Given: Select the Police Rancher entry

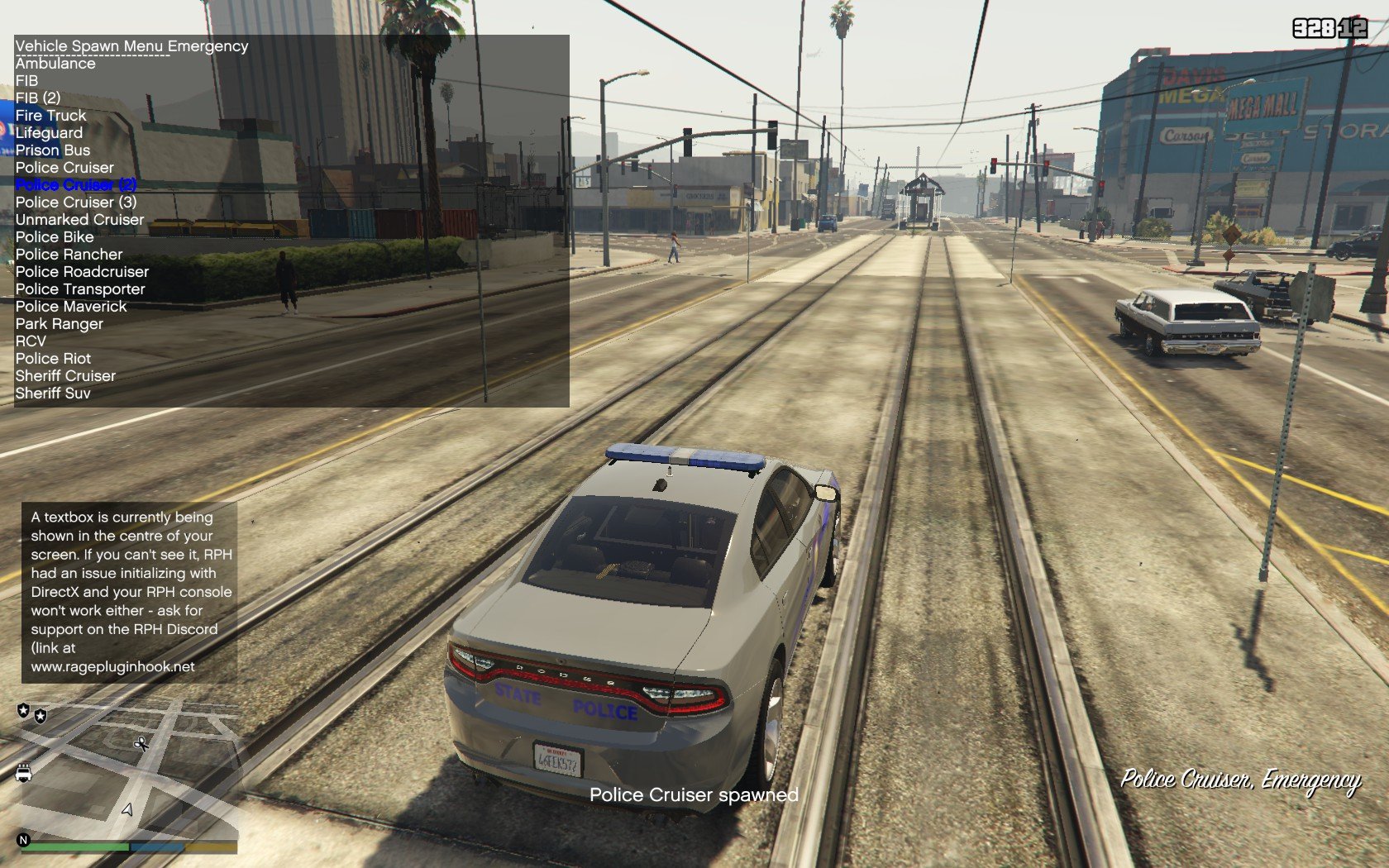Looking at the screenshot, I should (69, 255).
